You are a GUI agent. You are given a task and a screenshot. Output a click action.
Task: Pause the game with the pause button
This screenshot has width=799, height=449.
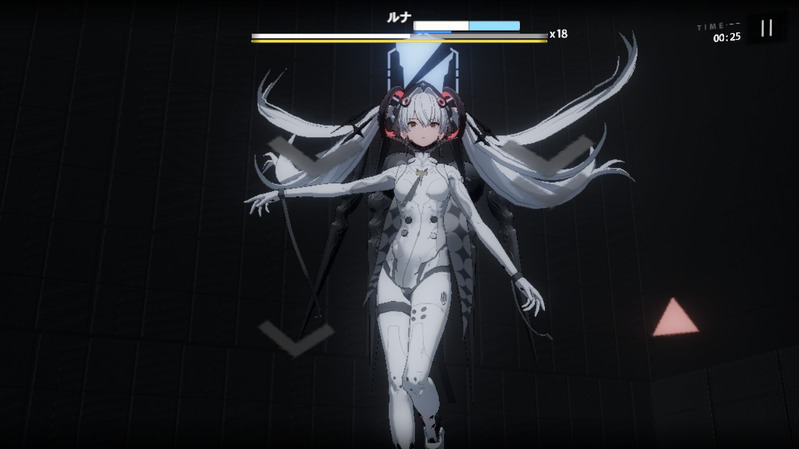[766, 28]
